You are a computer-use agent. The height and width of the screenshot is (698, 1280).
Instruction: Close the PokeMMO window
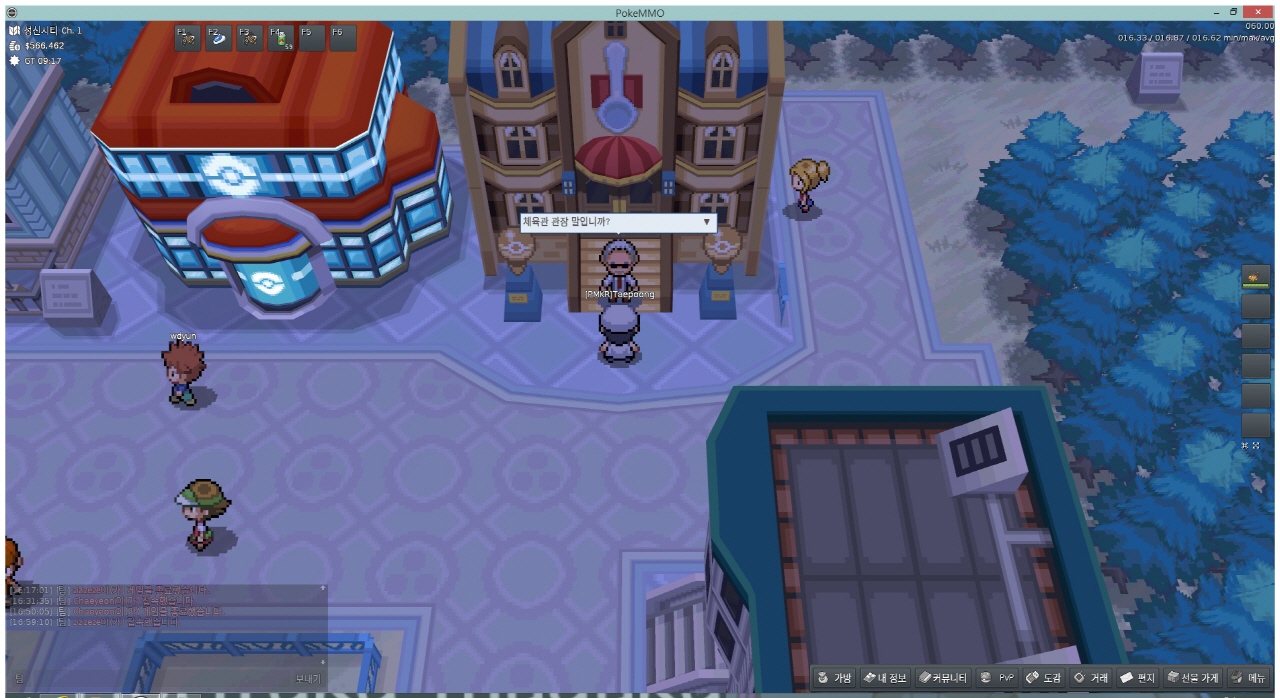tap(1268, 12)
